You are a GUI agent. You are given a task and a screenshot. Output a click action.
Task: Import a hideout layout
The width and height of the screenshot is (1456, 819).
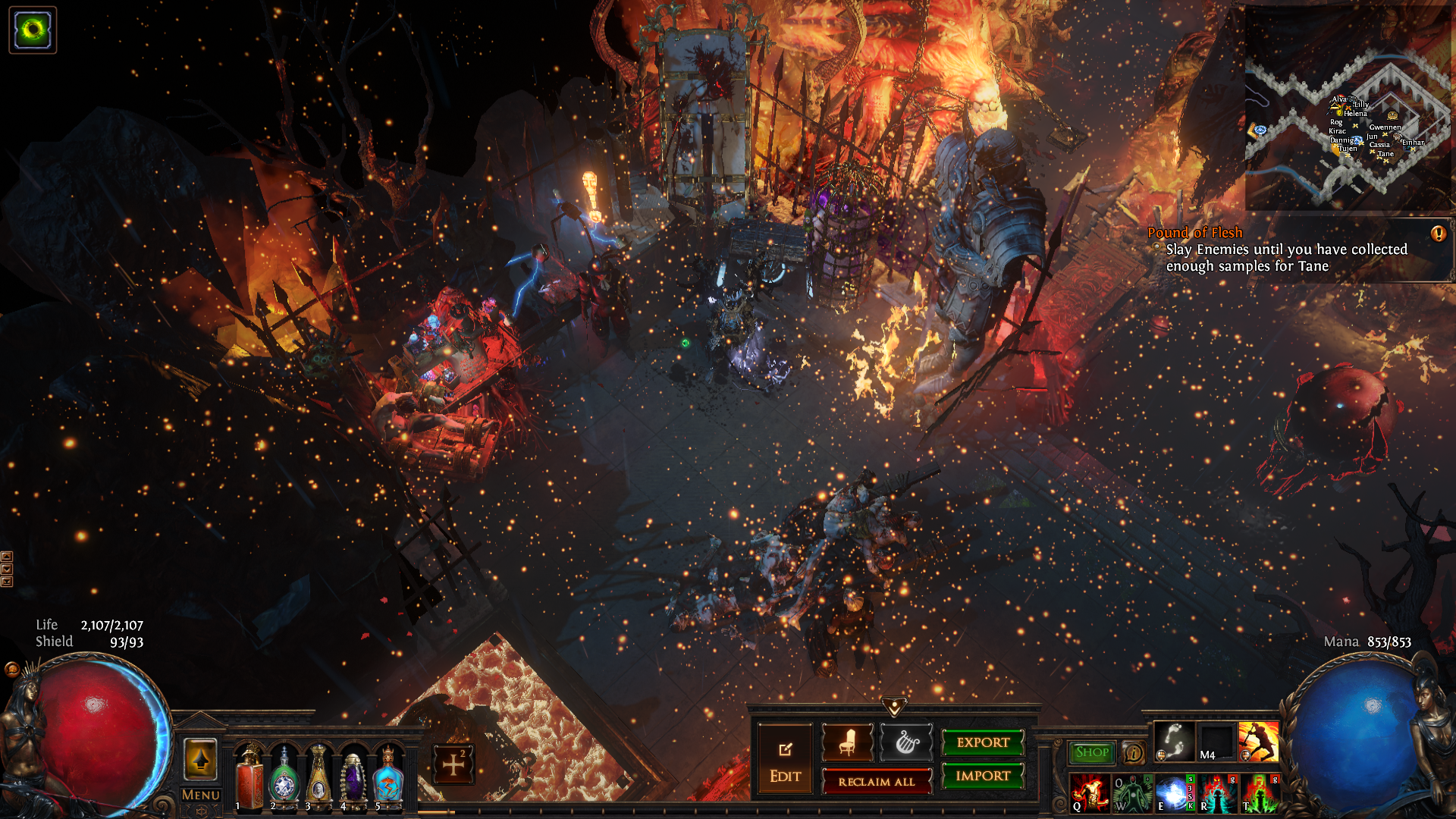[x=983, y=776]
